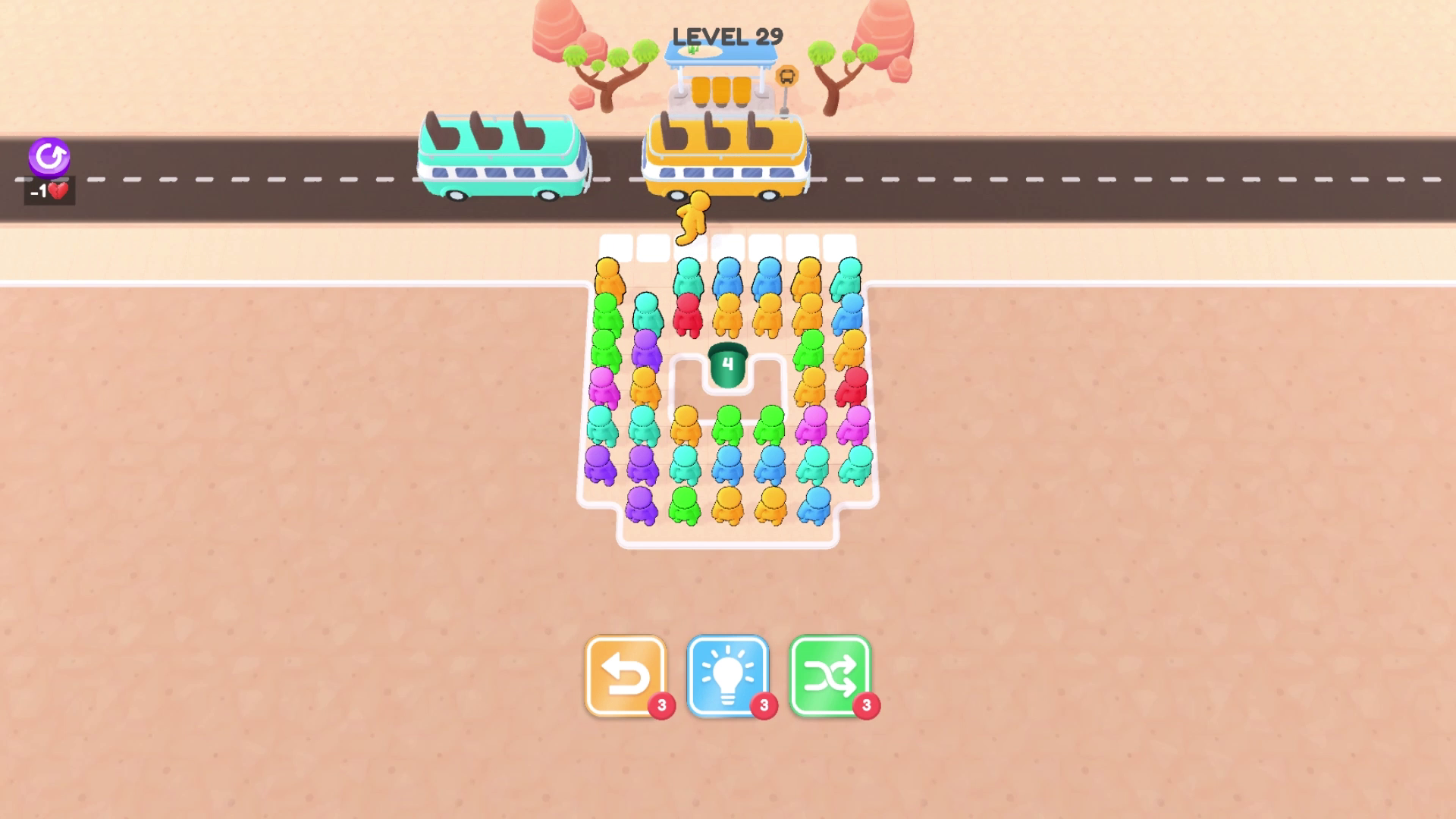Tap the bus station canopy

pos(724,55)
